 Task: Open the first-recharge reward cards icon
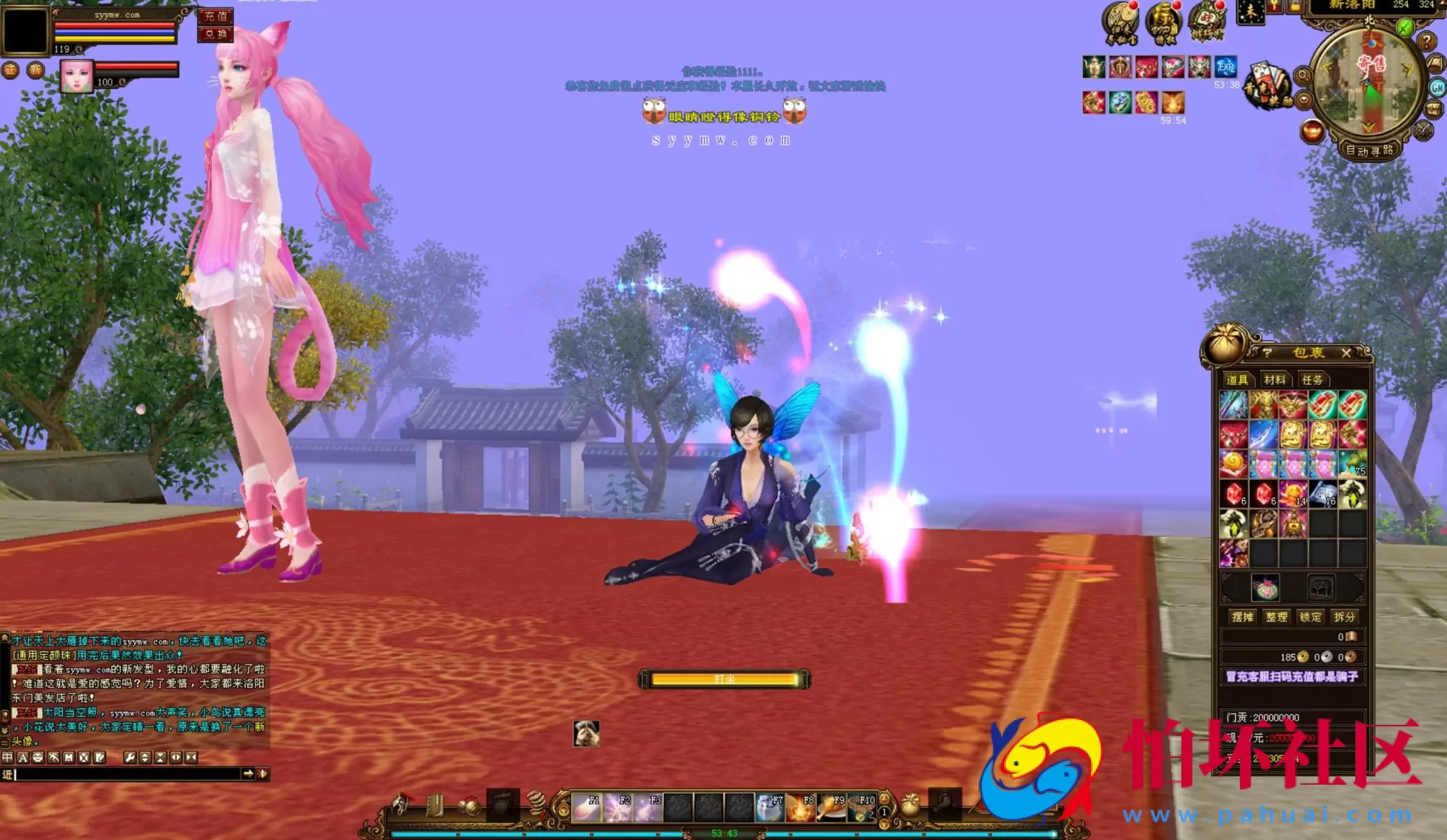click(1268, 86)
